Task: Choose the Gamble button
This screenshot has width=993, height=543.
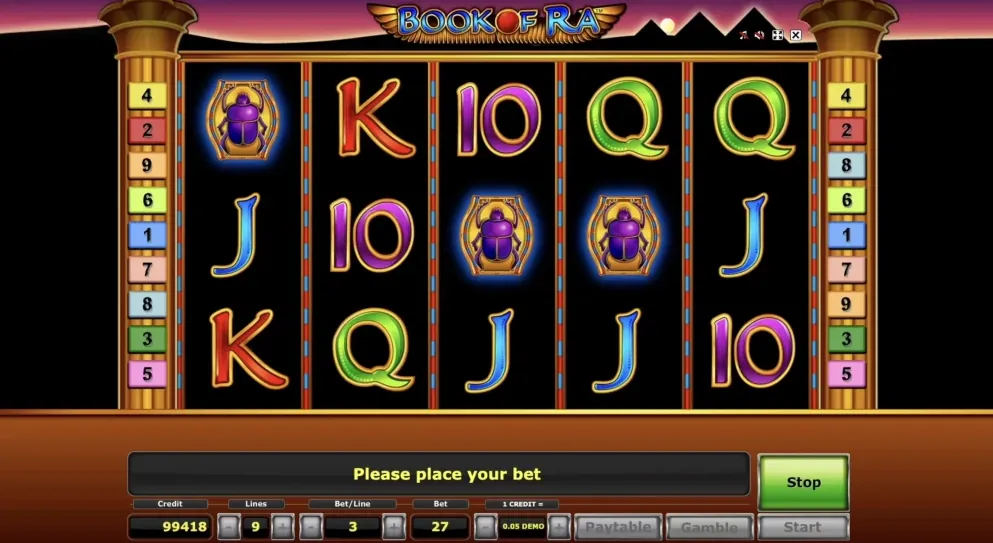Action: (x=709, y=527)
